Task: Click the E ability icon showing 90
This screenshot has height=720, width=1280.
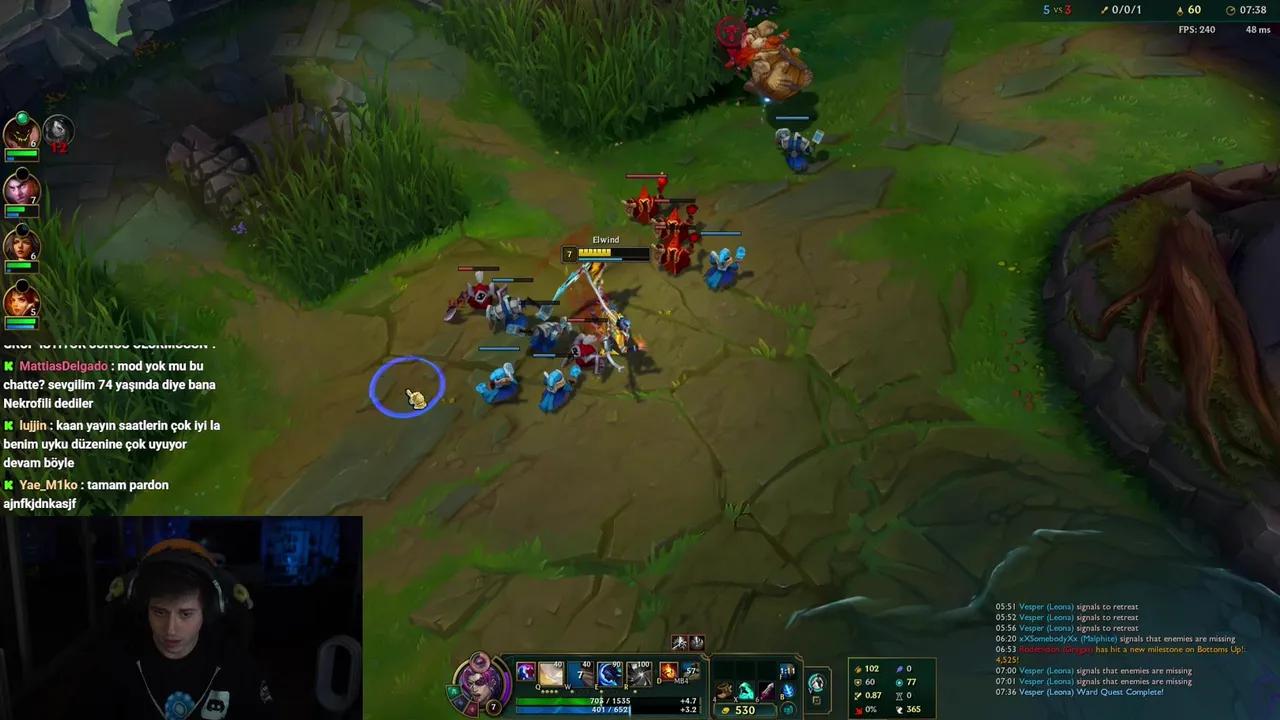Action: (x=608, y=673)
